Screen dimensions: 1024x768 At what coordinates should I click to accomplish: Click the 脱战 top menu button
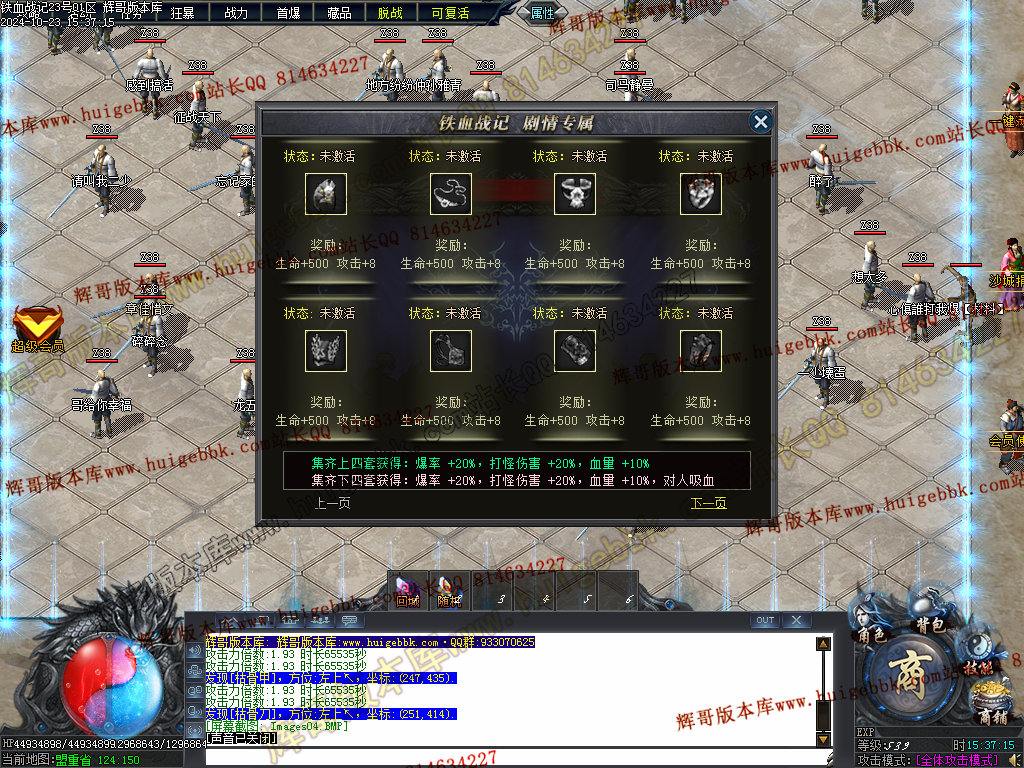(x=391, y=13)
